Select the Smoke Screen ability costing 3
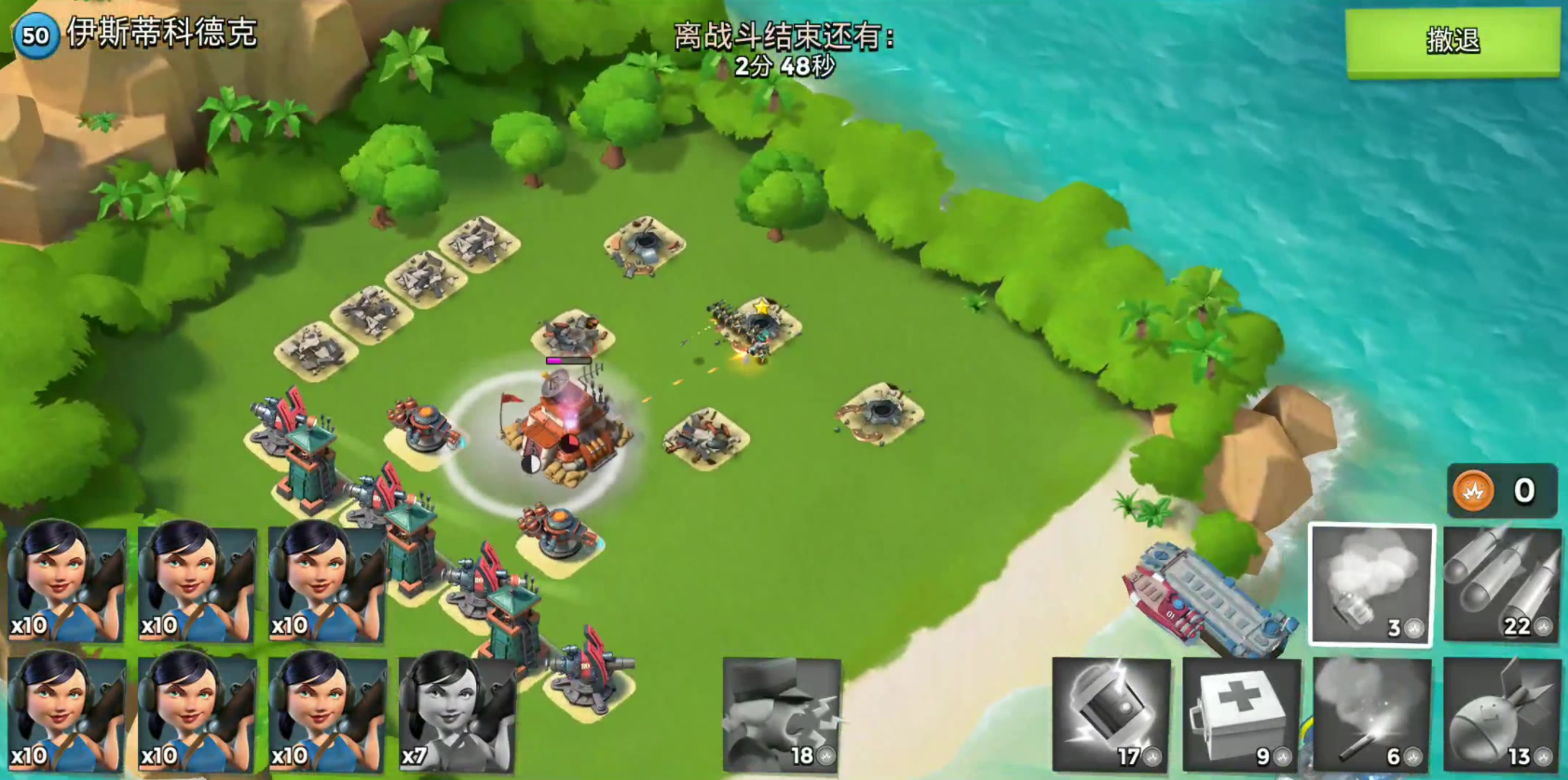Viewport: 1568px width, 780px height. tap(1370, 584)
